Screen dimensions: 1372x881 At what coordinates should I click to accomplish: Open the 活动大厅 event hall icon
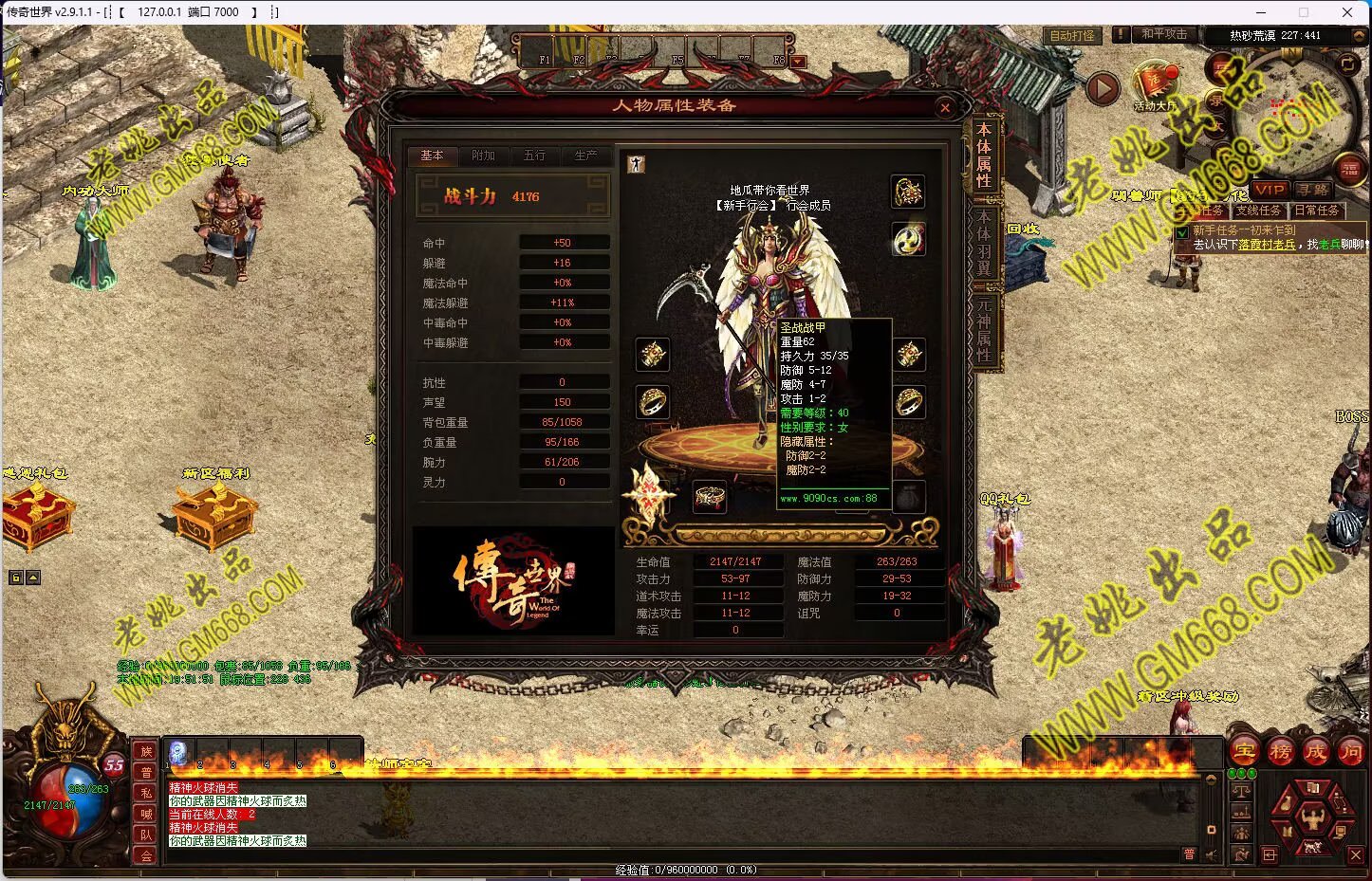pyautogui.click(x=1155, y=85)
